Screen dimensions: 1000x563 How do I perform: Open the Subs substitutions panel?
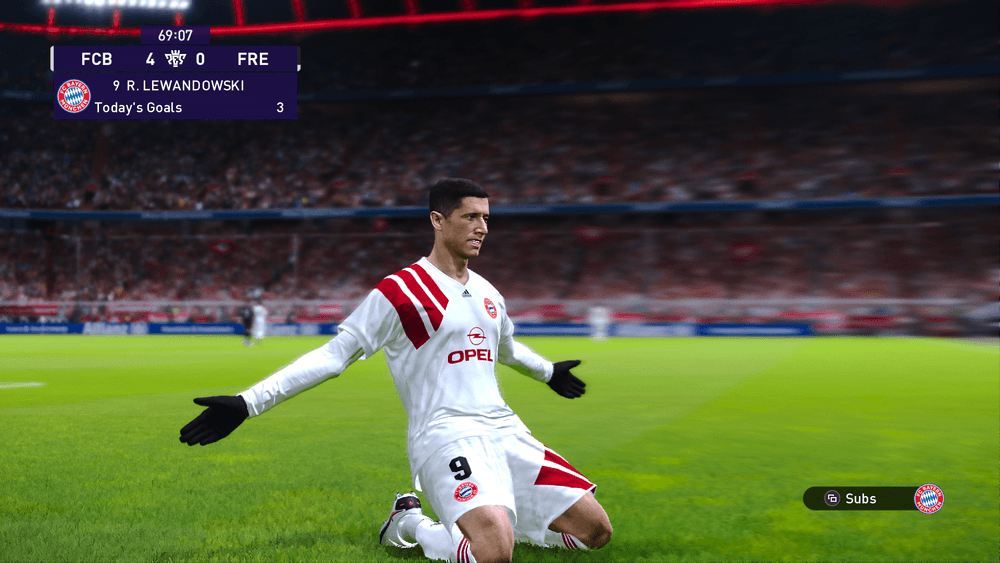tap(859, 498)
